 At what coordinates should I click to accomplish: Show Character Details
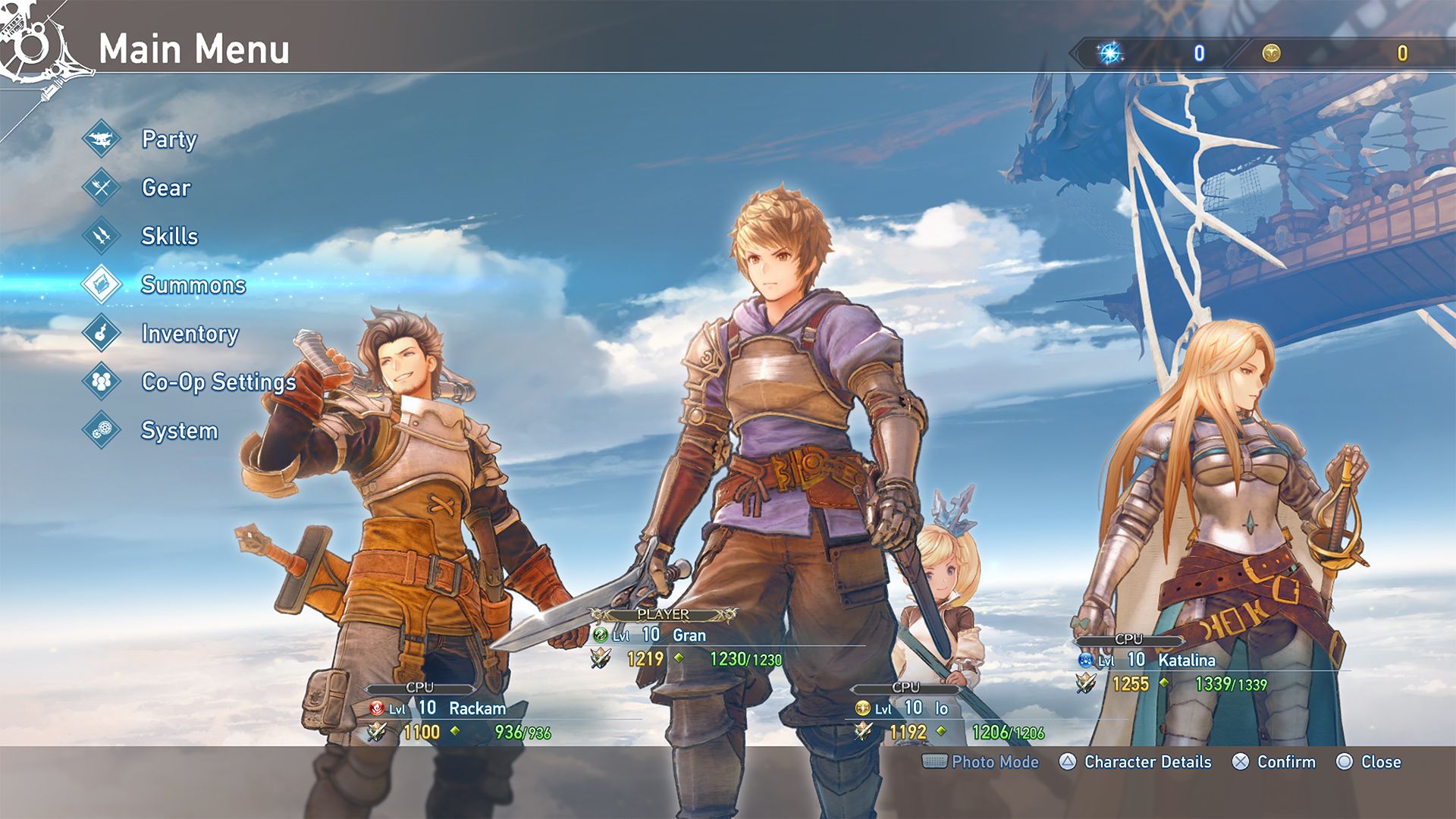pyautogui.click(x=1147, y=762)
